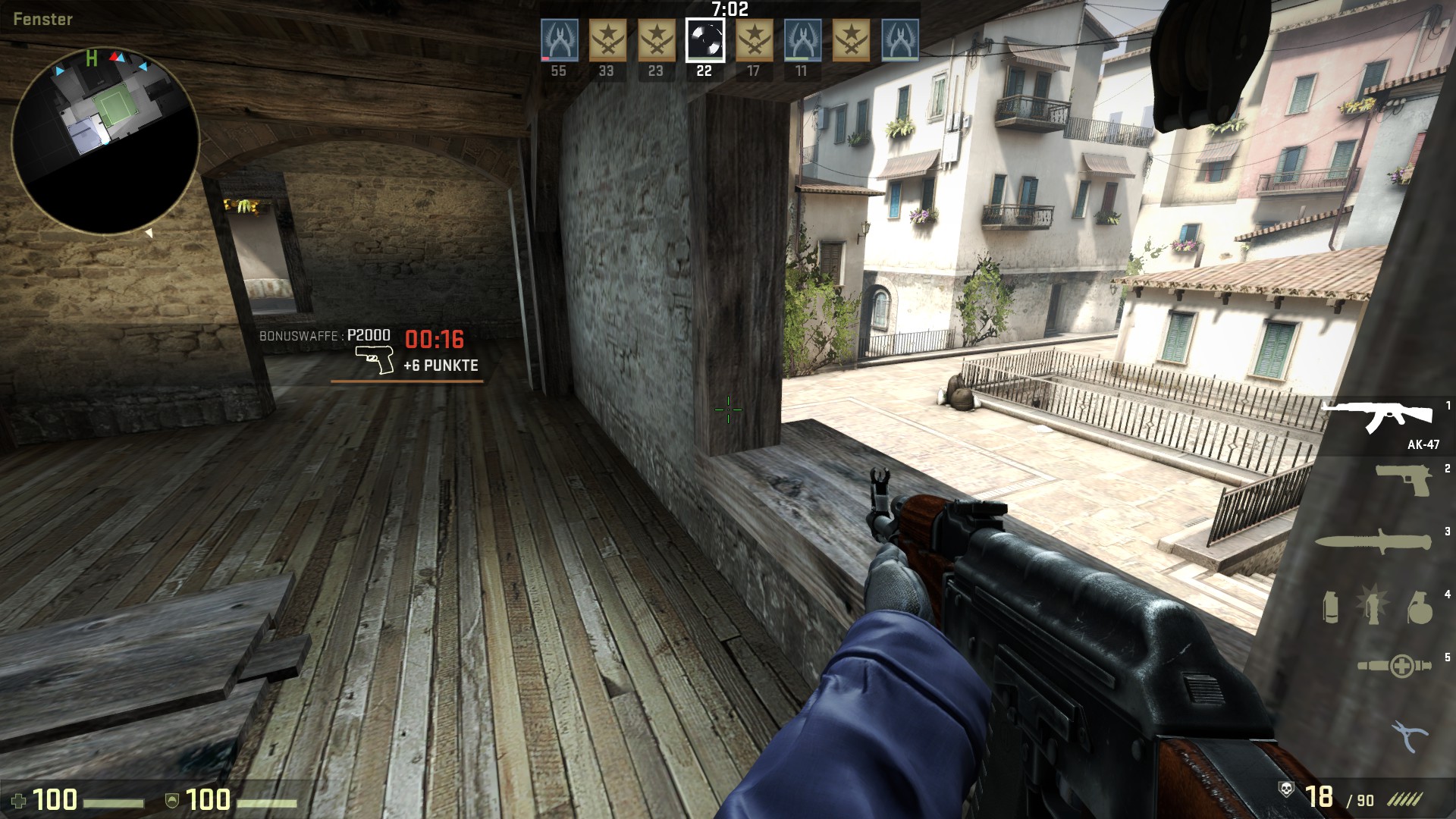Click the player avatar scoring 23
This screenshot has height=819, width=1456.
coord(657,40)
